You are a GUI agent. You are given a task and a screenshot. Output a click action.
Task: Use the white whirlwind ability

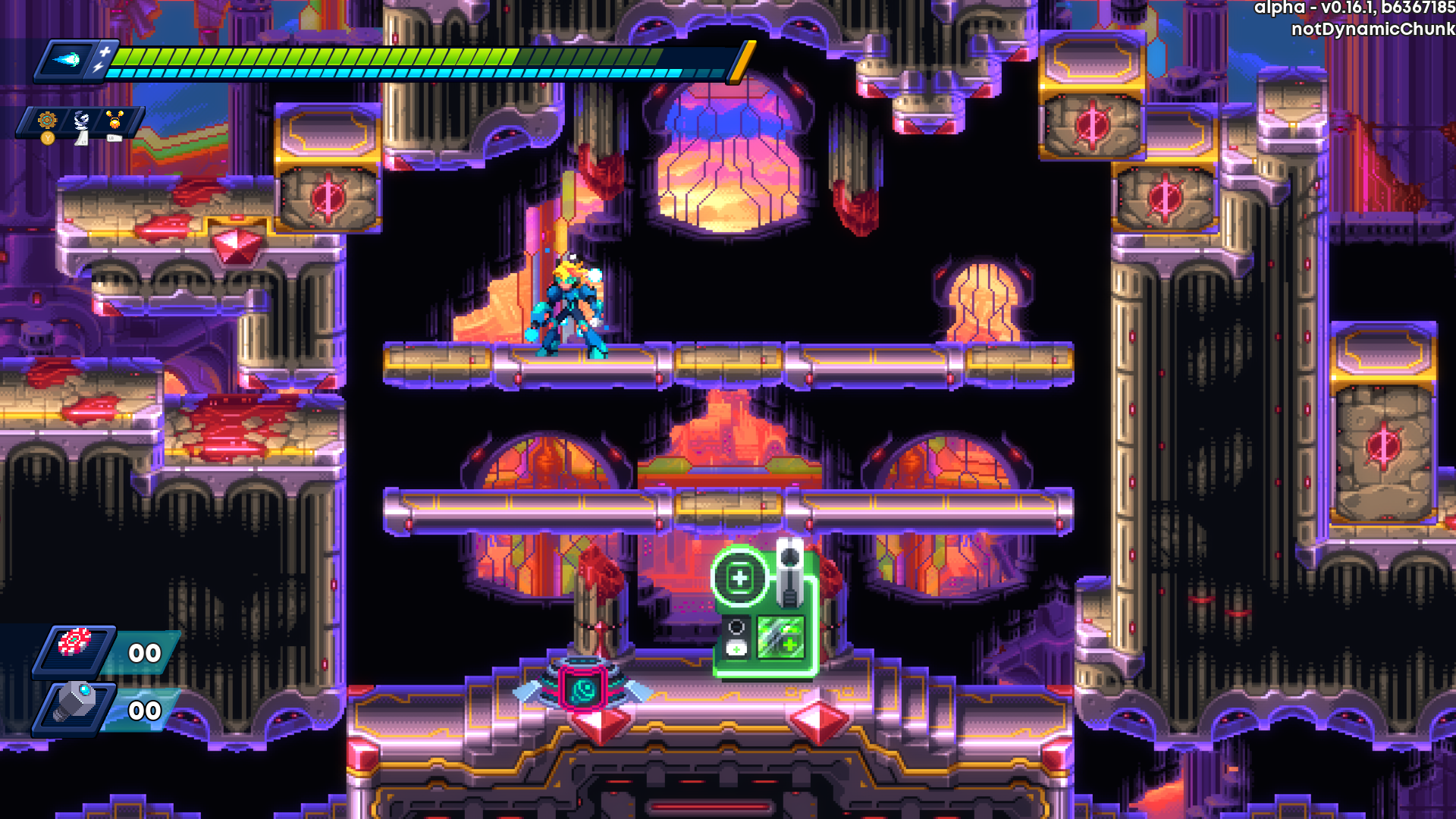(81, 121)
